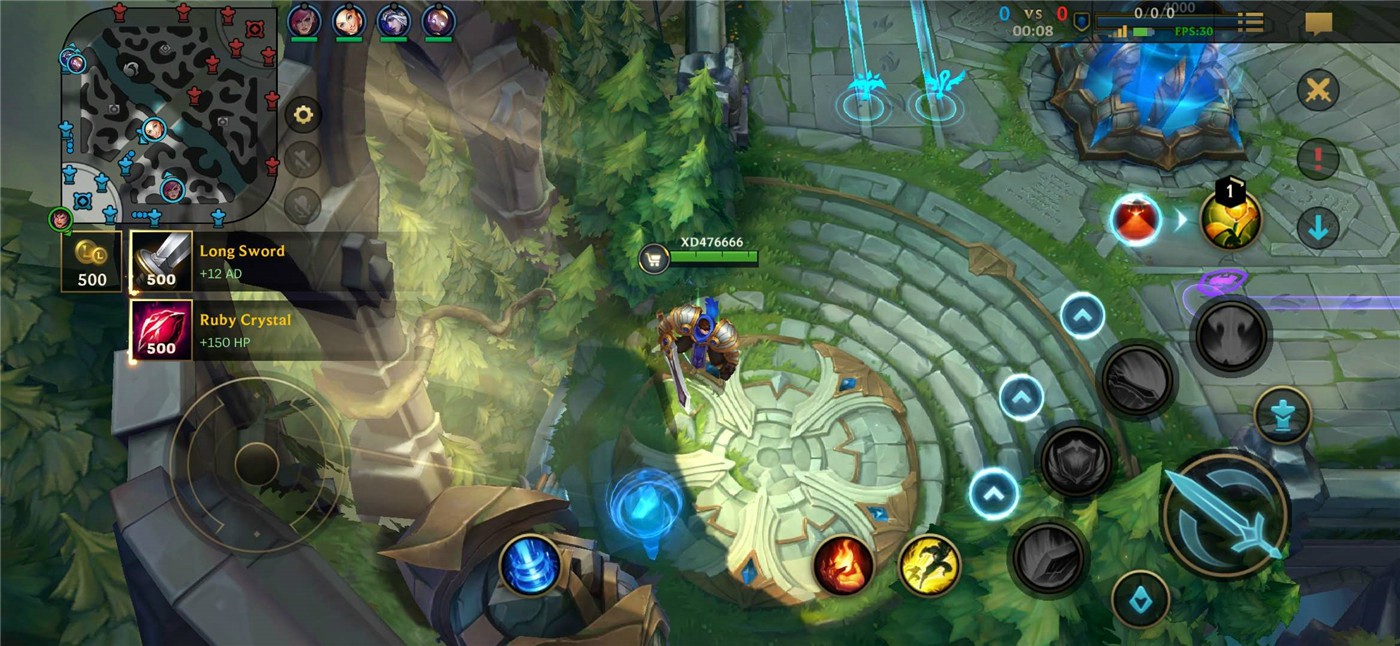Image resolution: width=1400 pixels, height=646 pixels.
Task: Use the shield-shaped ability button
Action: pos(1075,461)
